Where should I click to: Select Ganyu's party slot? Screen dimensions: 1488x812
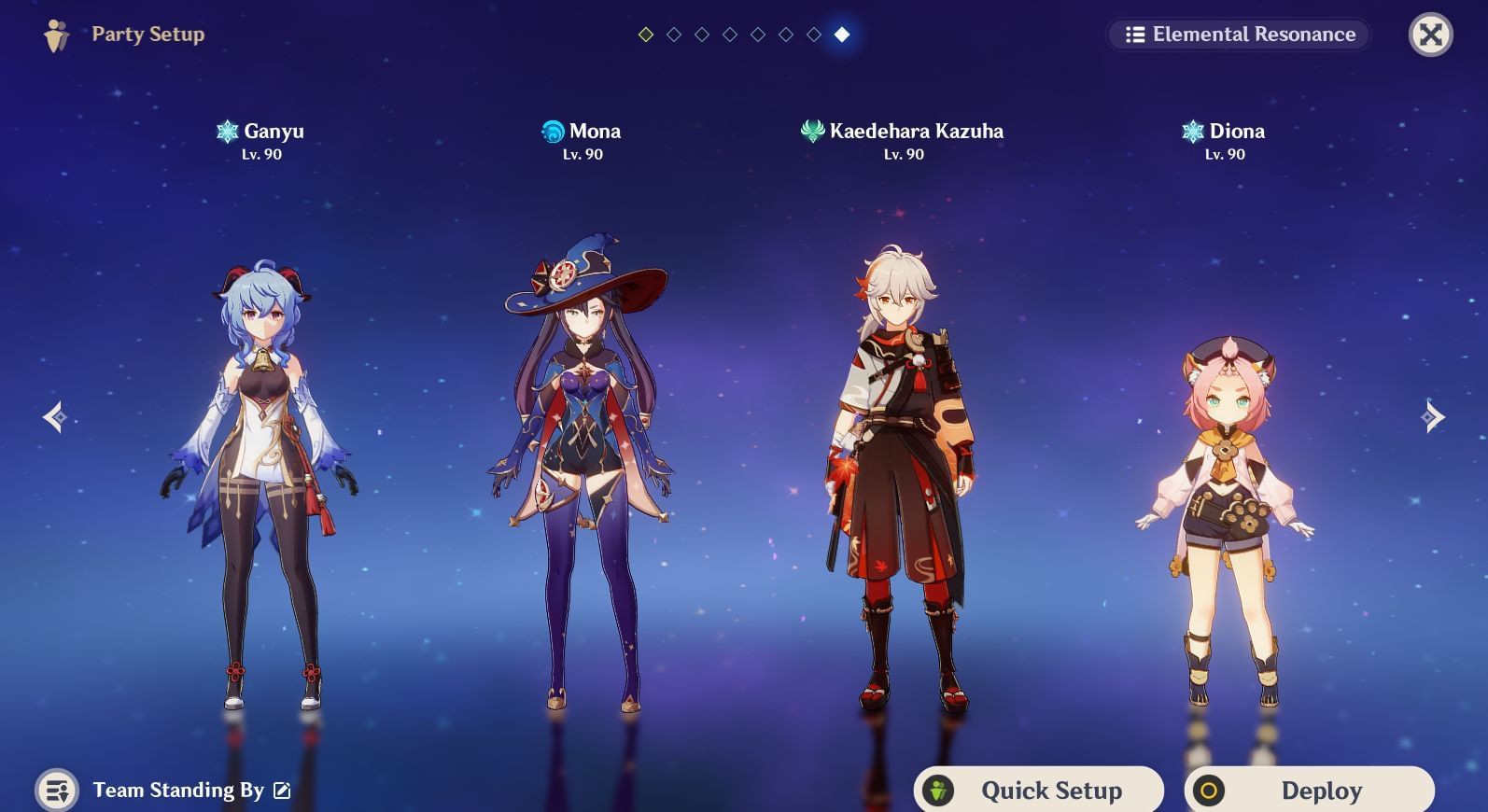tap(260, 467)
